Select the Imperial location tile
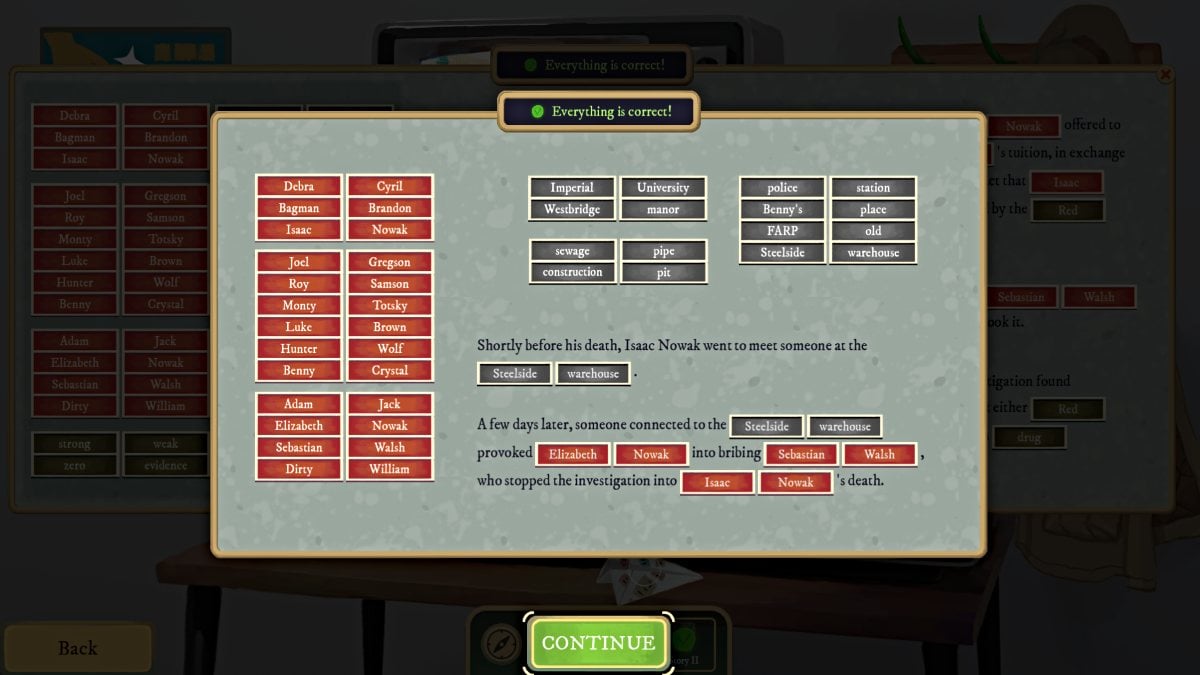The image size is (1200, 675). pos(572,188)
